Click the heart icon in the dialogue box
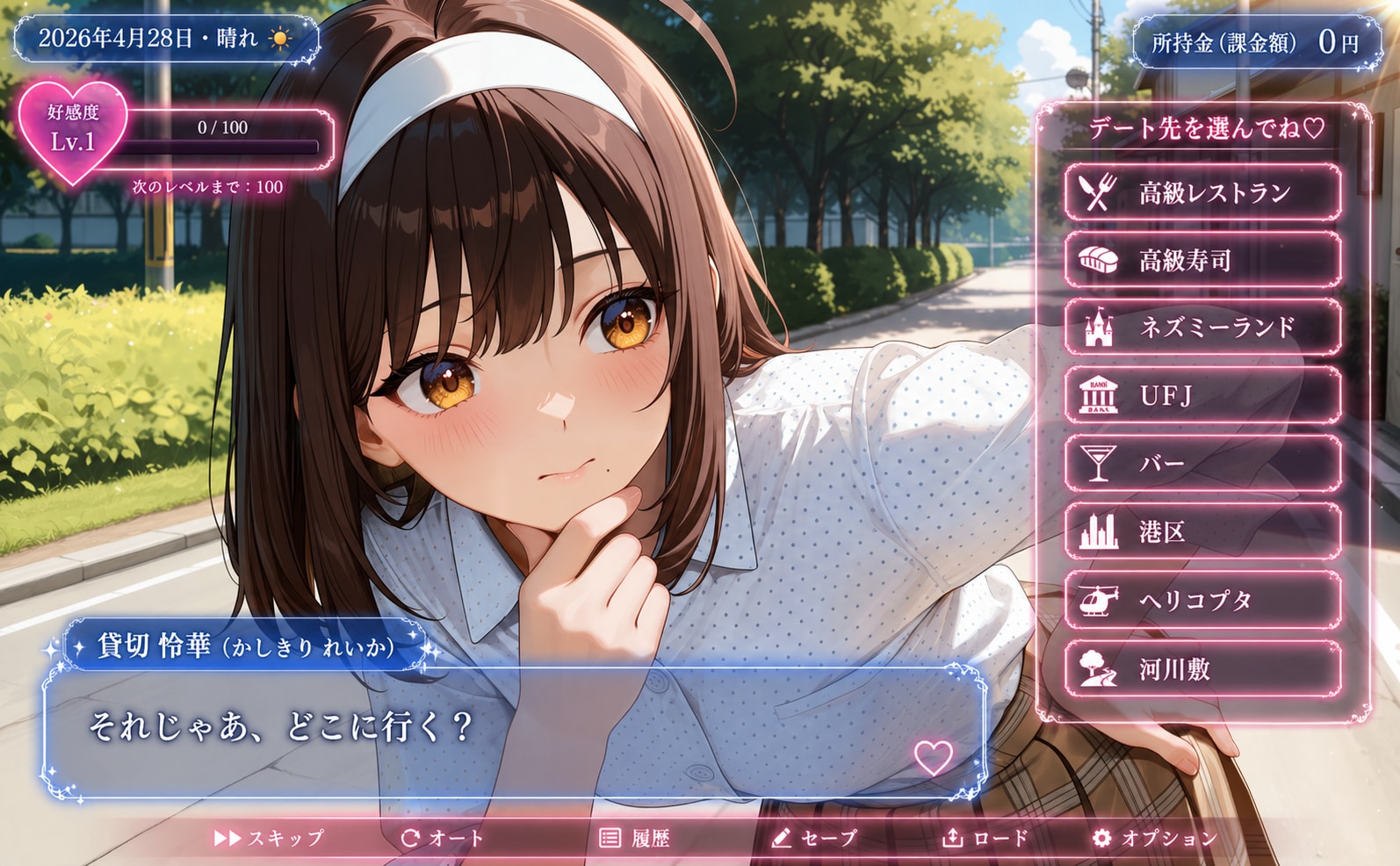The height and width of the screenshot is (866, 1400). coord(933,757)
